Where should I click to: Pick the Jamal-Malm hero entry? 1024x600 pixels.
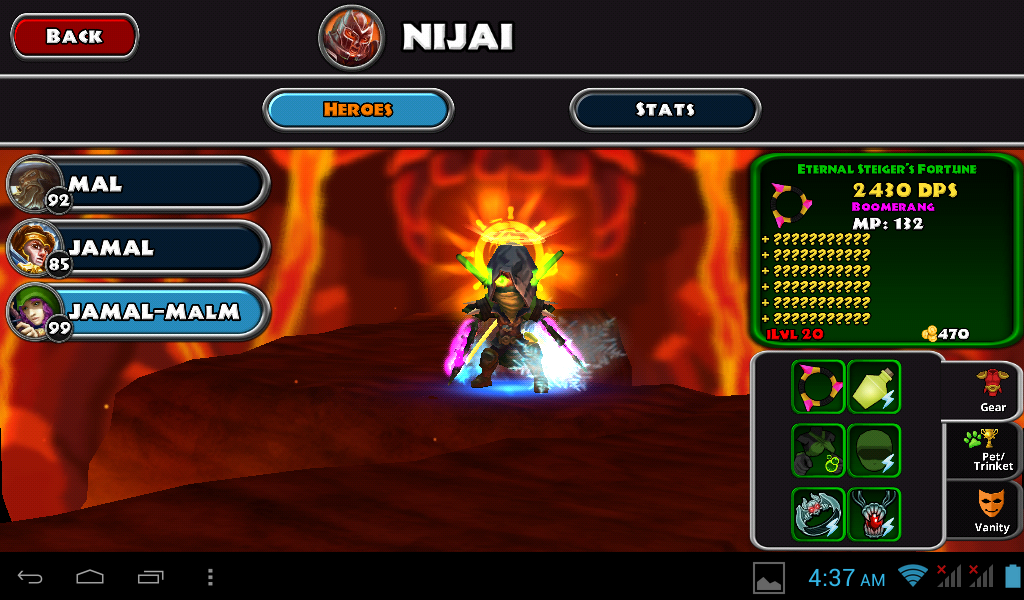click(140, 312)
